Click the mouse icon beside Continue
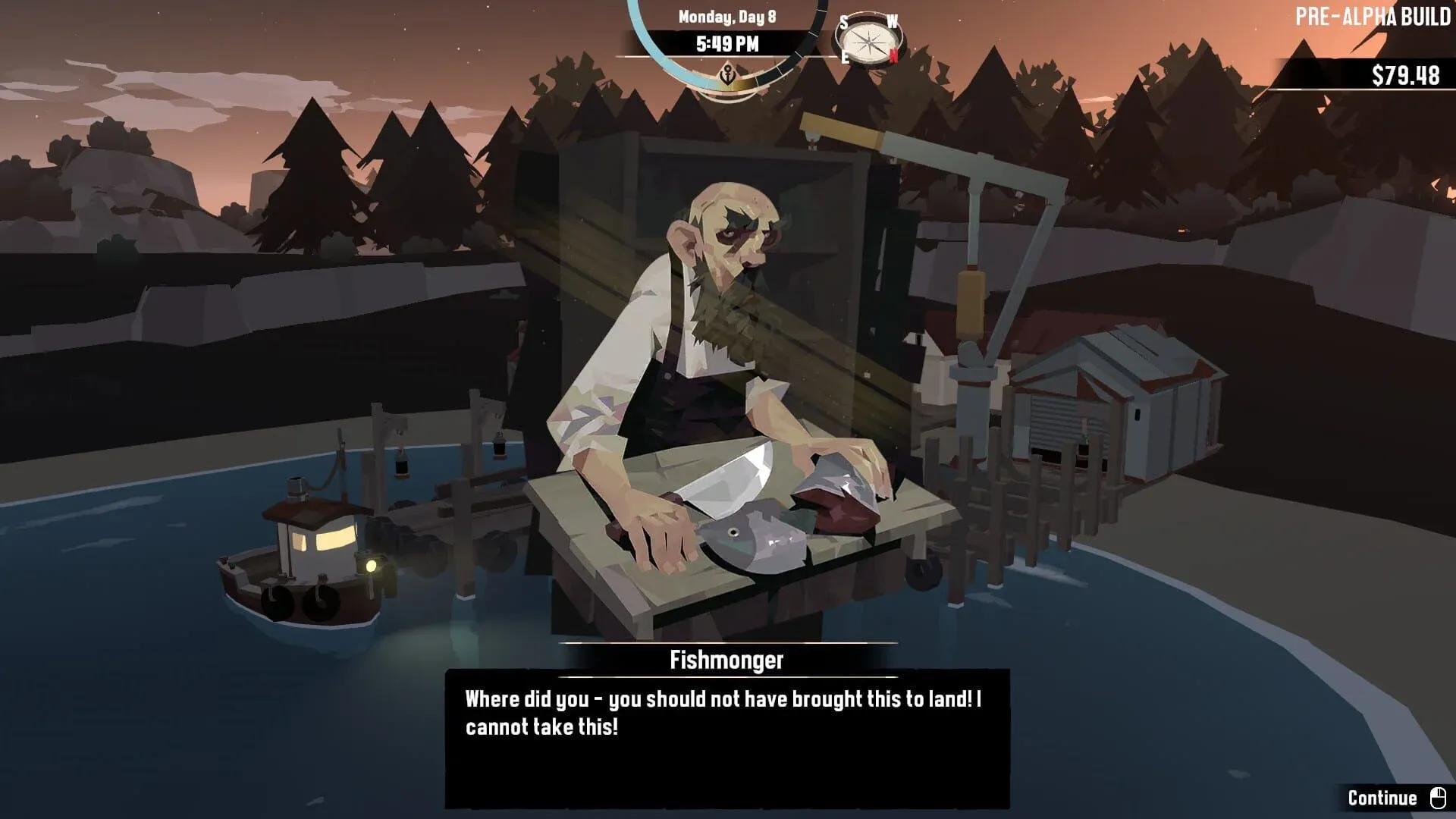Screen dimensions: 1456x819 pos(1439,798)
